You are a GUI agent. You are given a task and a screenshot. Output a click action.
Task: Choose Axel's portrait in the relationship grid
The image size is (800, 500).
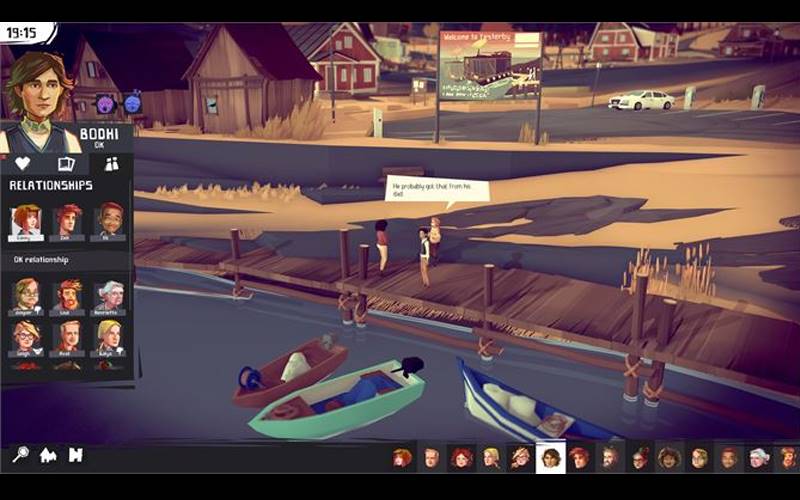(x=68, y=337)
